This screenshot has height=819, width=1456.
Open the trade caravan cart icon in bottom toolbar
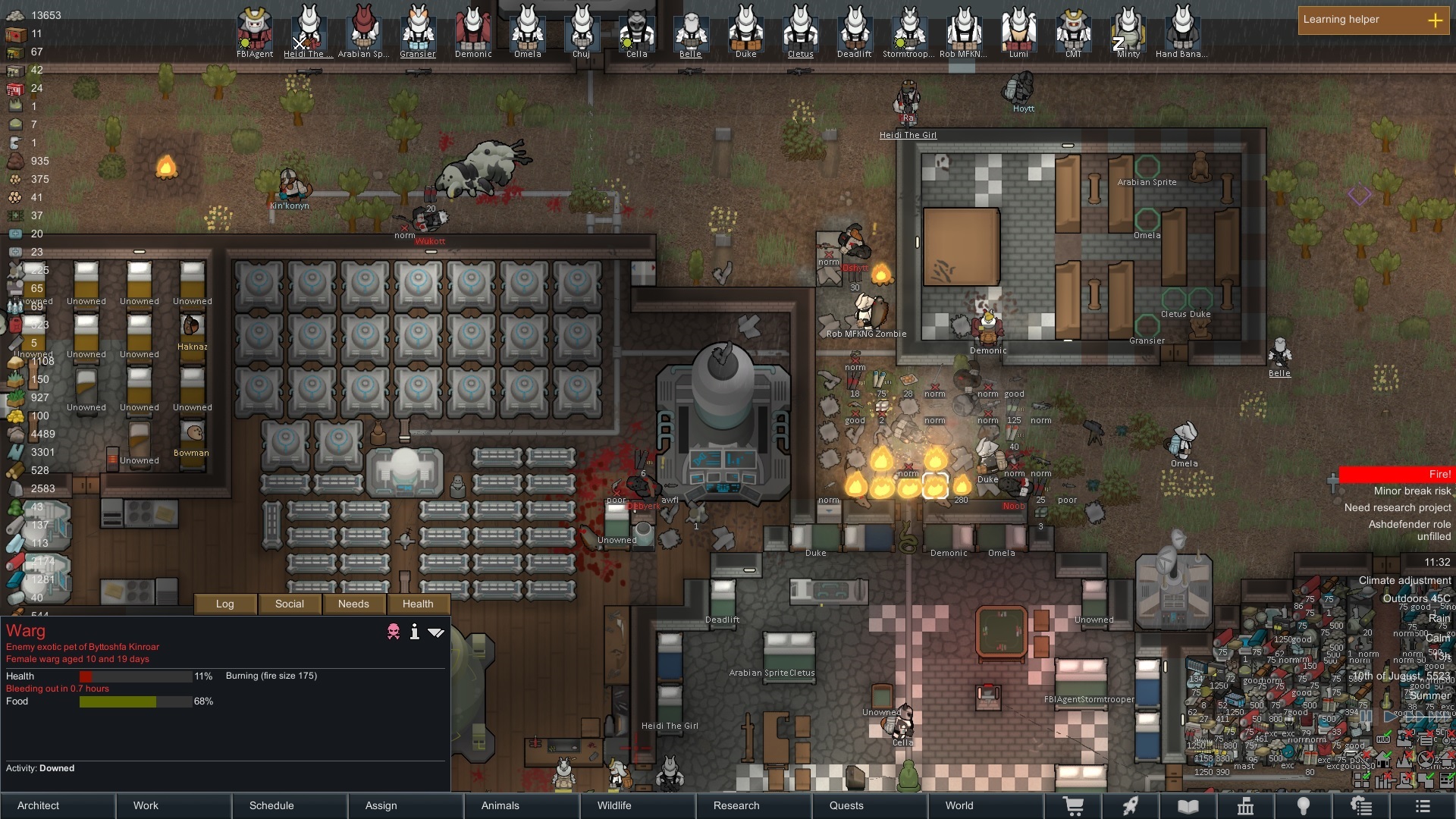[x=1073, y=806]
